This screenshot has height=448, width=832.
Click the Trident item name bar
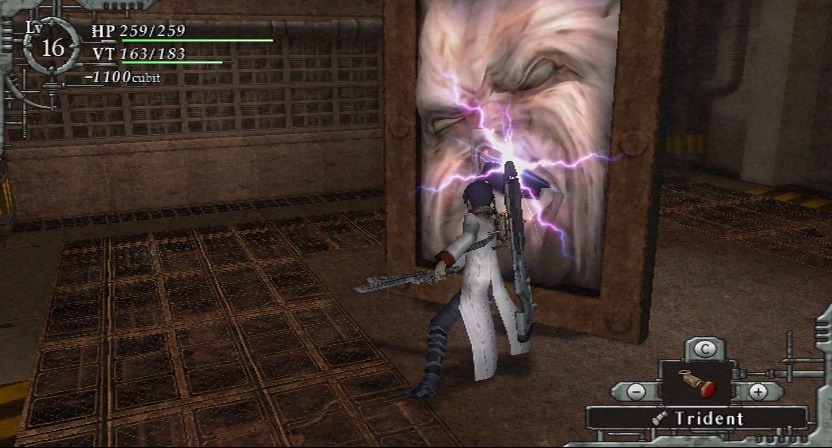[696, 419]
